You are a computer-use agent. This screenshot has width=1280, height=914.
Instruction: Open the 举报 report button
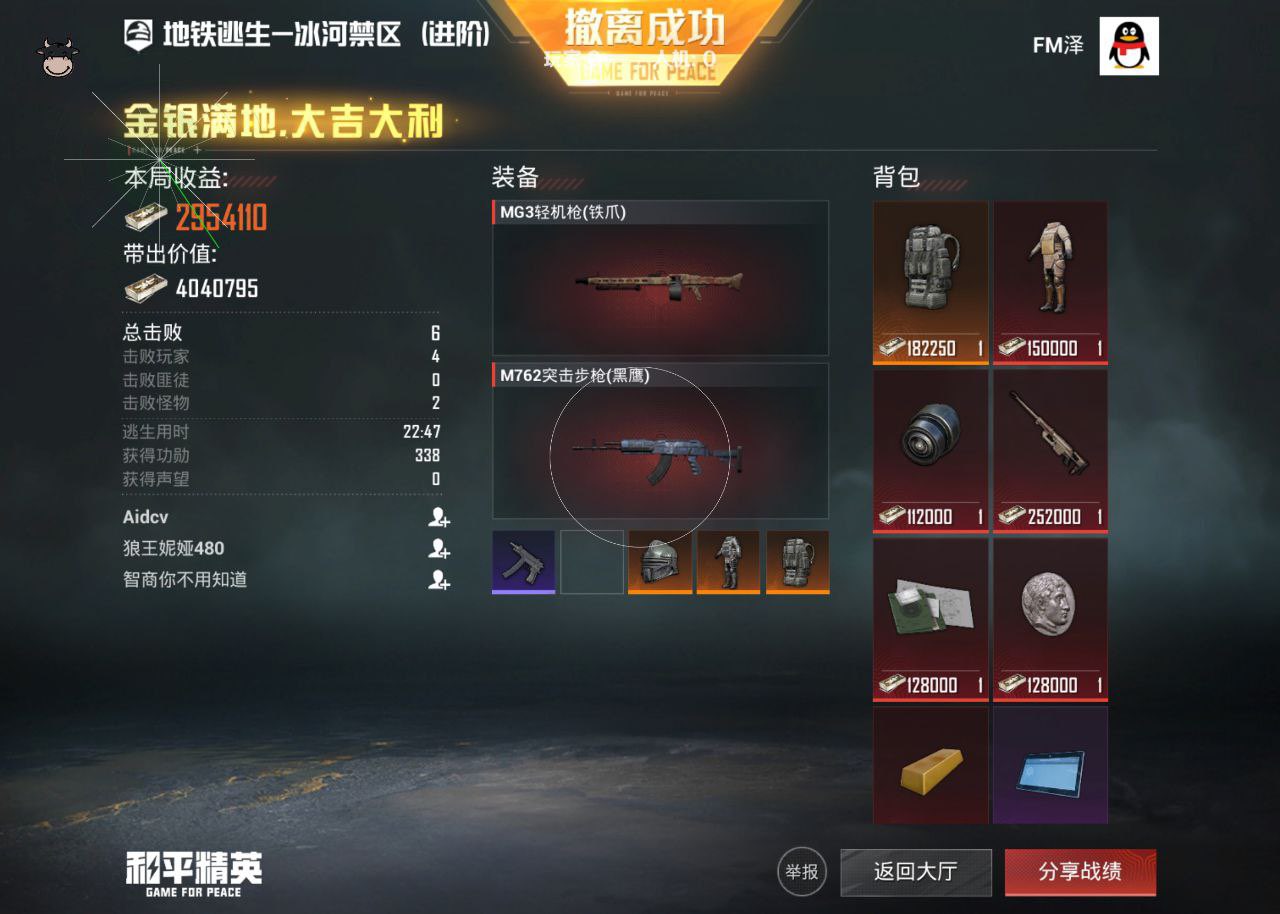802,872
